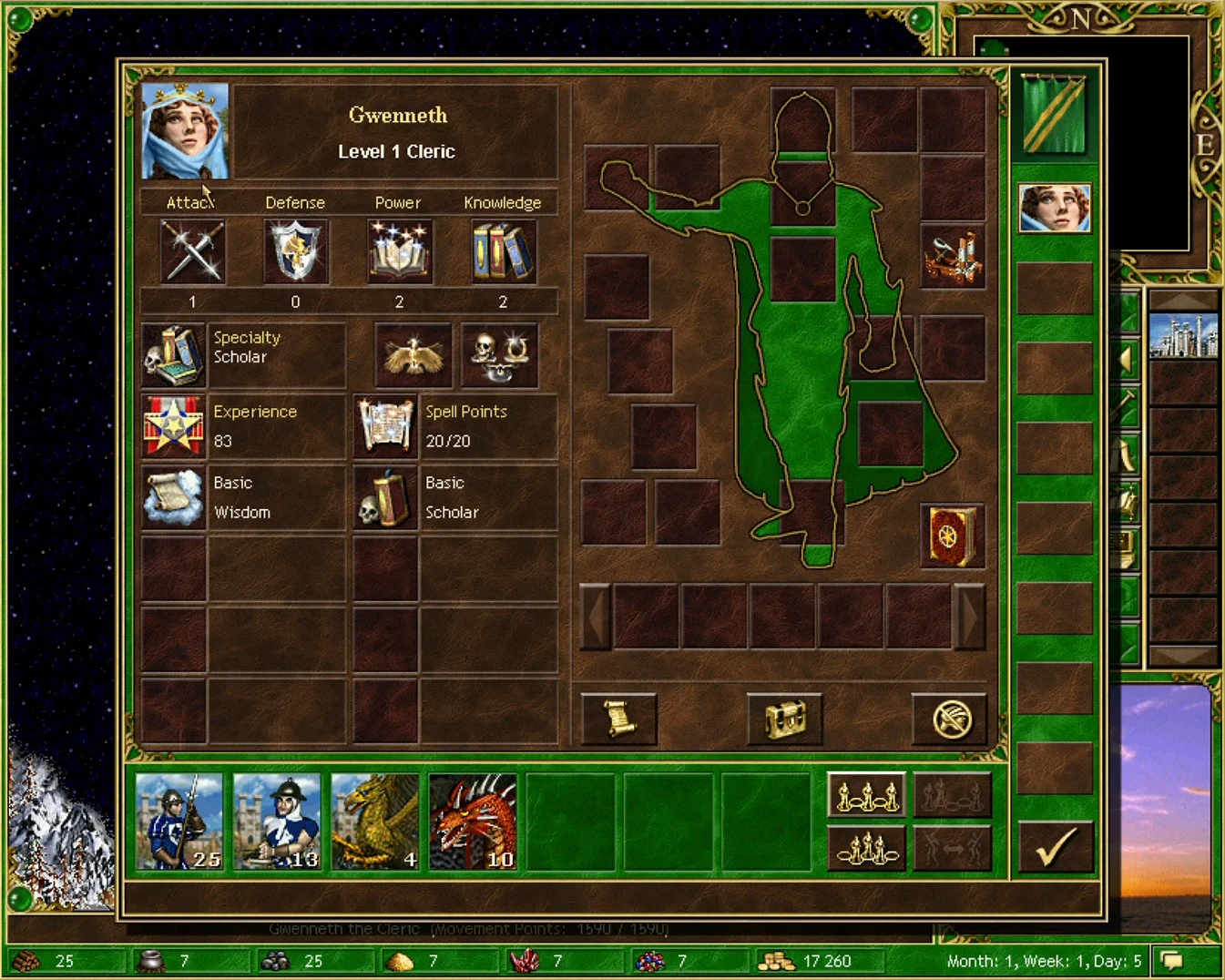Click the ballista war machine slot
The height and width of the screenshot is (980, 1225).
tap(953, 258)
